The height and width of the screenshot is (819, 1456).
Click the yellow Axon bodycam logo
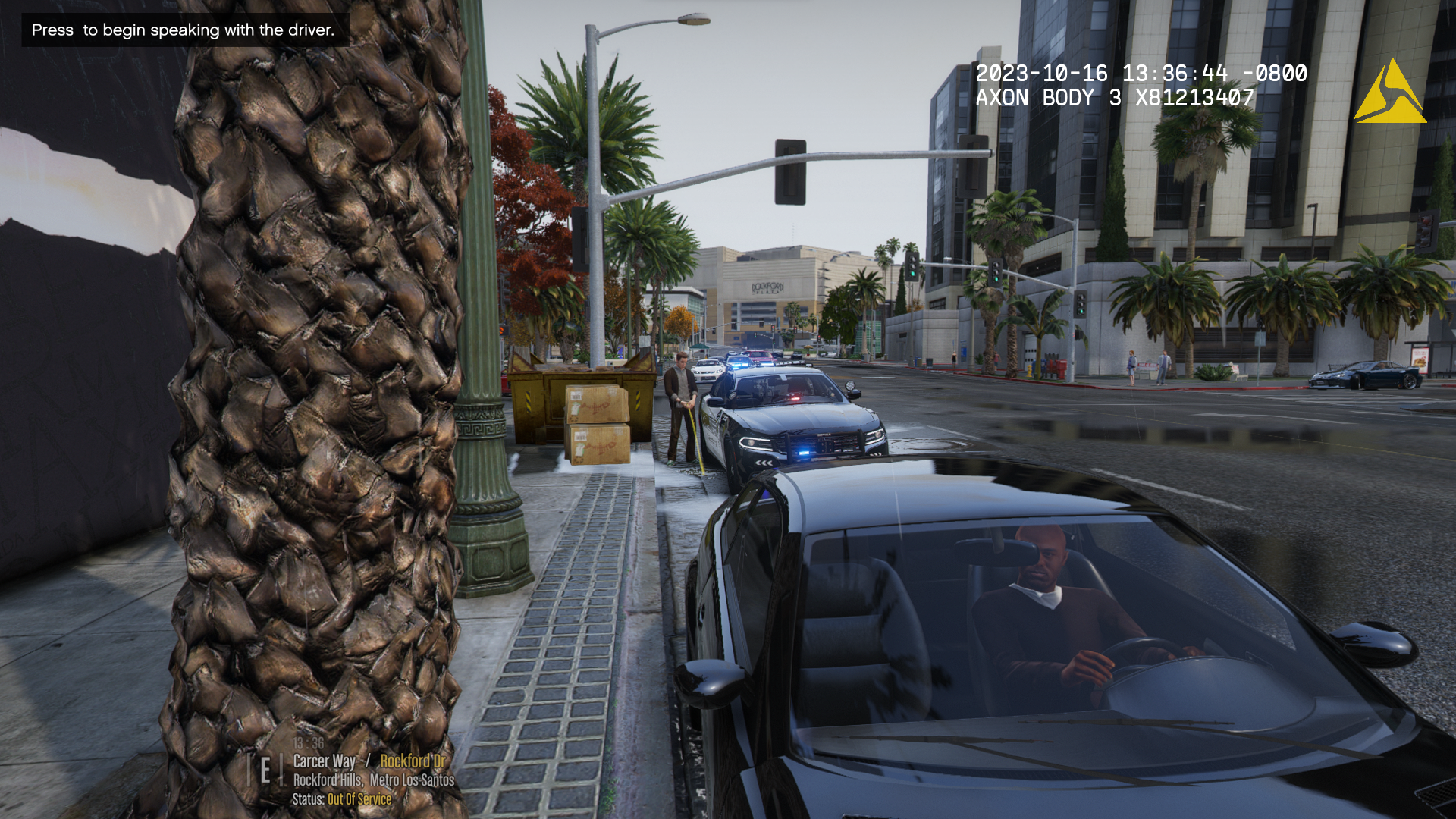click(1389, 93)
